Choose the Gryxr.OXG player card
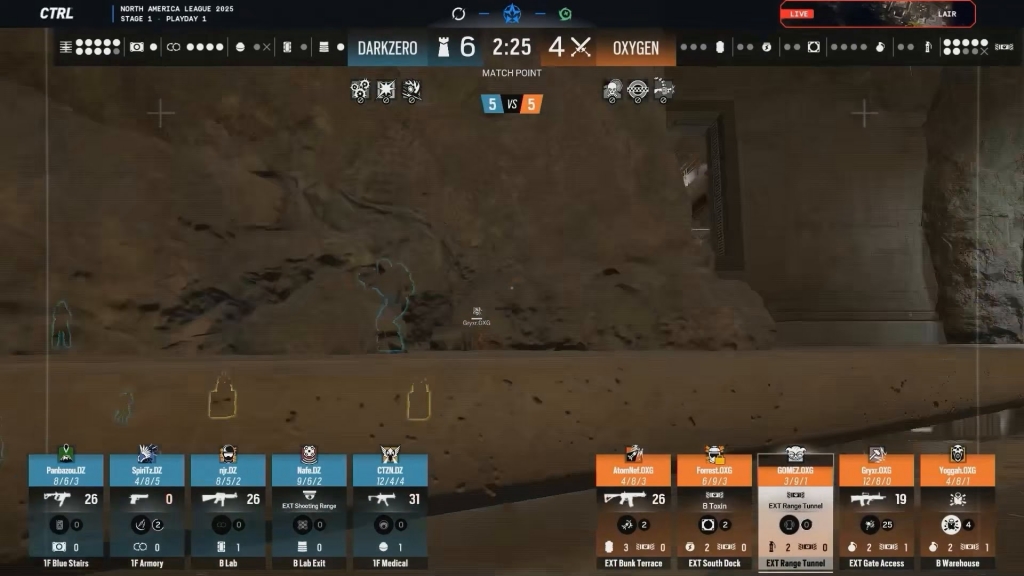The height and width of the screenshot is (576, 1024). click(876, 512)
